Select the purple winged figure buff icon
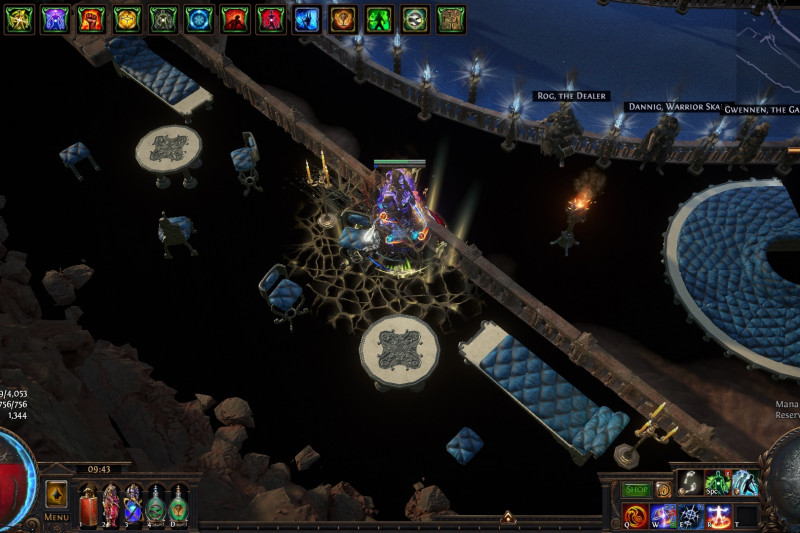 55,18
